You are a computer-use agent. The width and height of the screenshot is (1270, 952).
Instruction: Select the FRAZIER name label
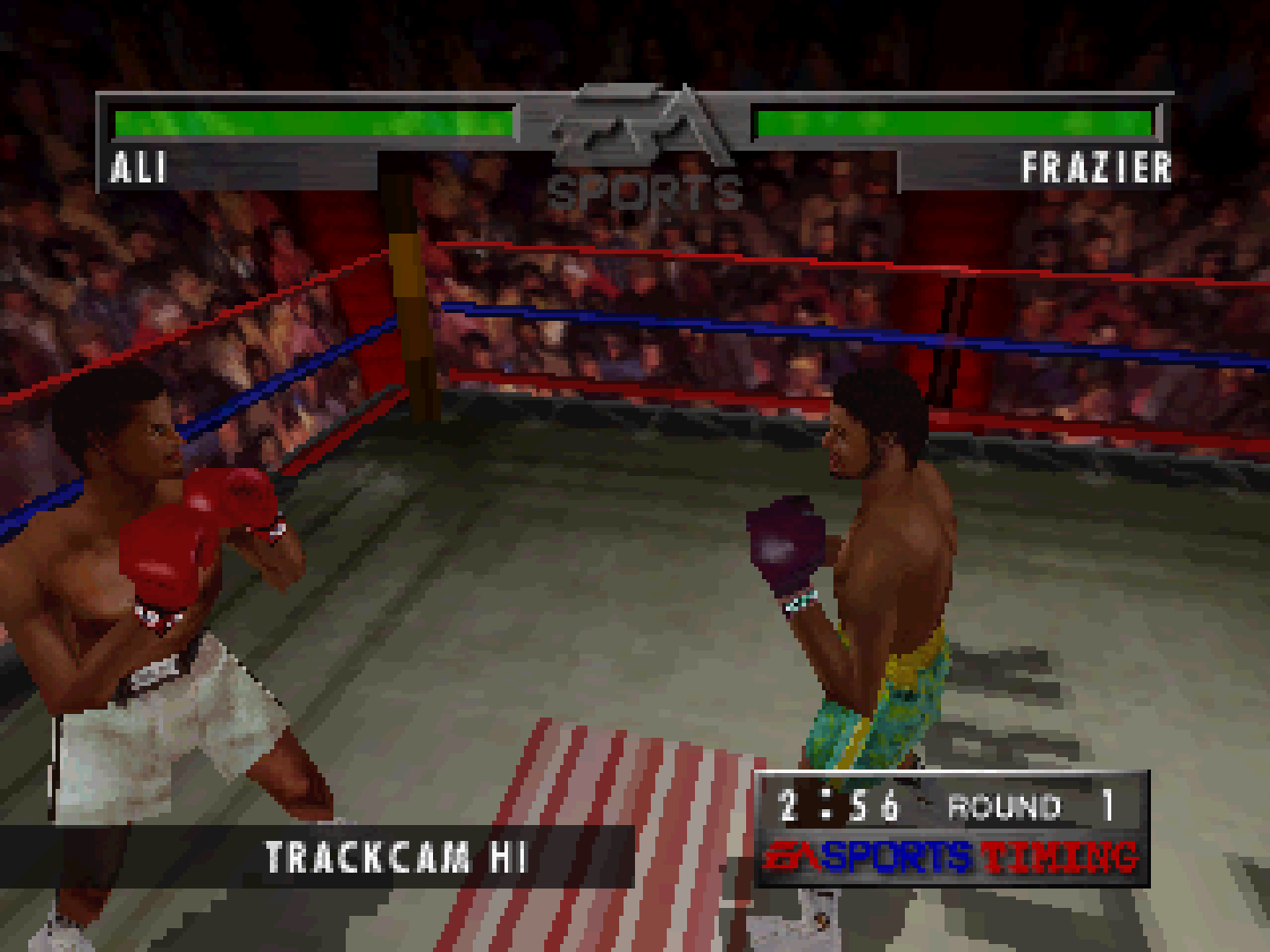tap(1098, 167)
